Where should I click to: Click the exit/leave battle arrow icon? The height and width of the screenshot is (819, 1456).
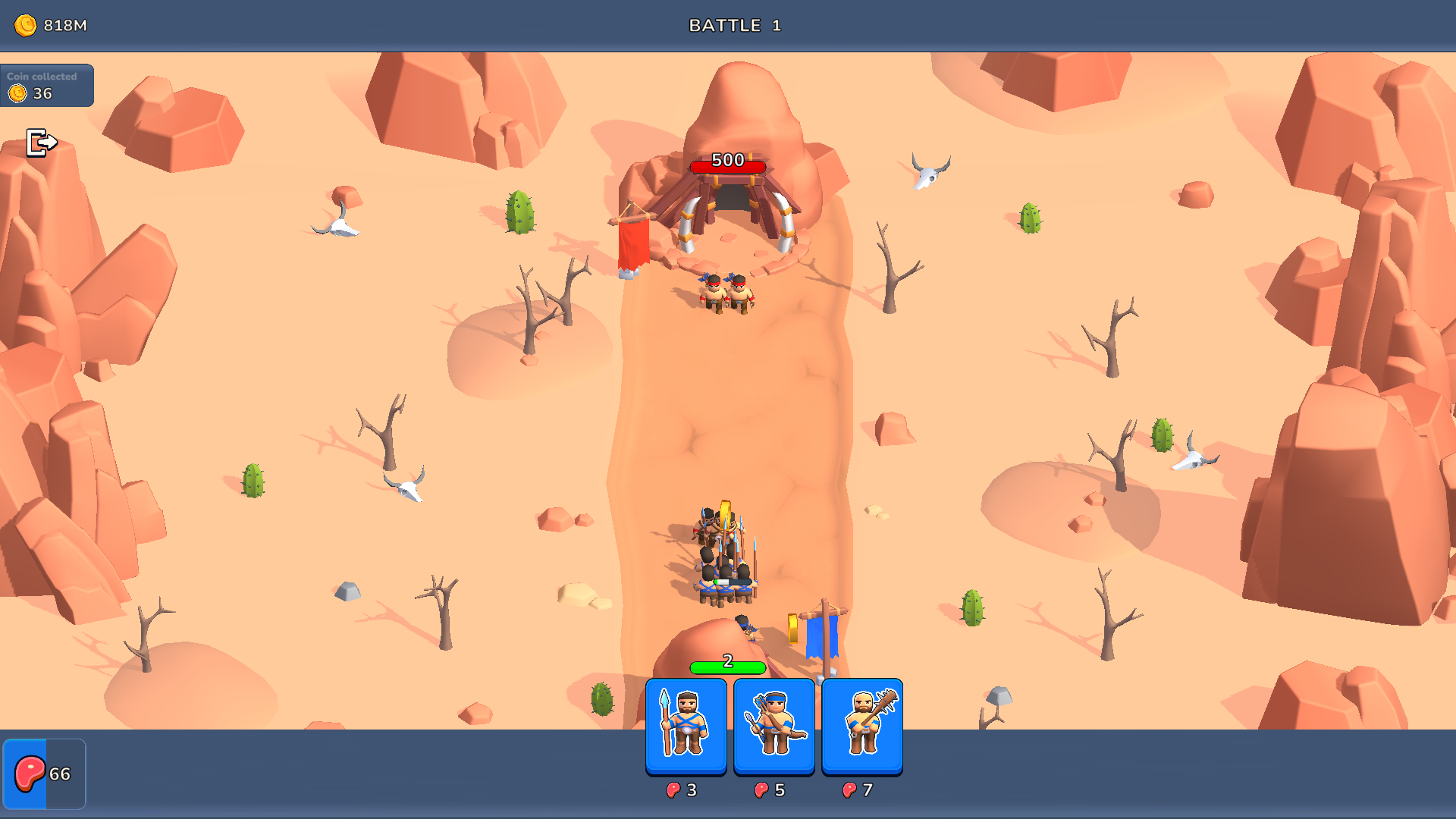pos(42,141)
